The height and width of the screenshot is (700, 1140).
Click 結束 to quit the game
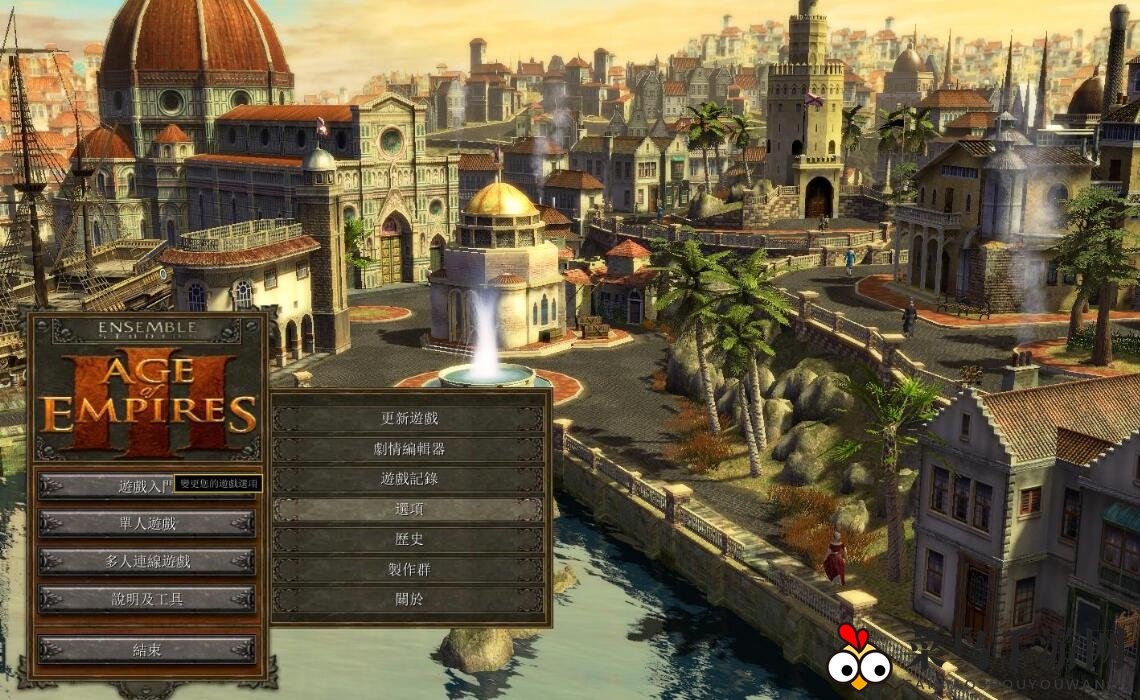[x=147, y=649]
